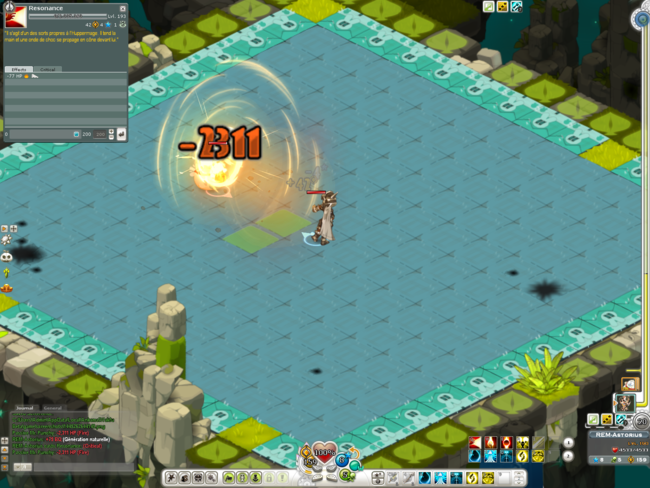Select the blue water drop spell icon
Image resolution: width=650 pixels, height=488 pixels.
pos(474,457)
